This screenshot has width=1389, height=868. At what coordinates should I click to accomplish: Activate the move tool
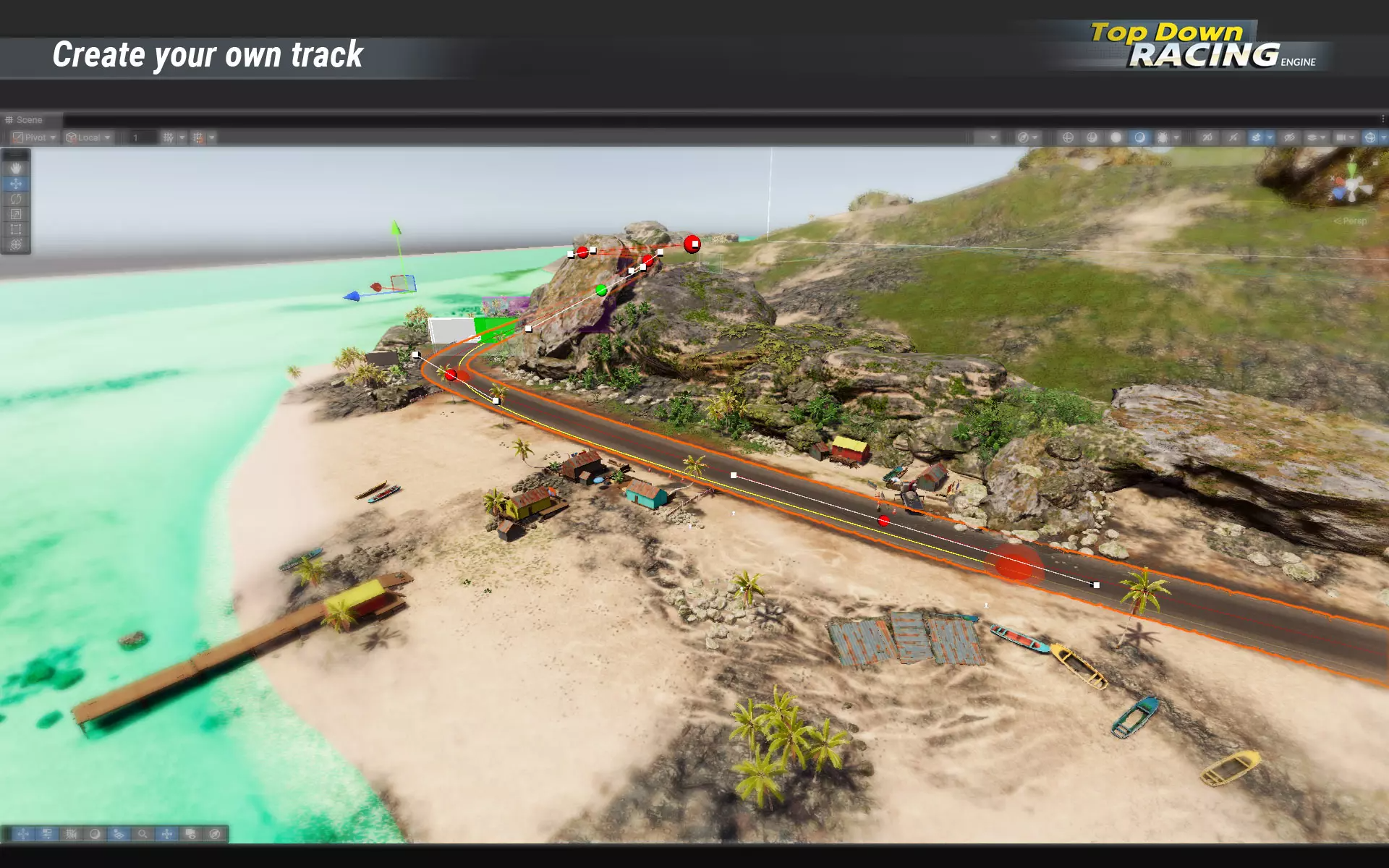(x=16, y=184)
